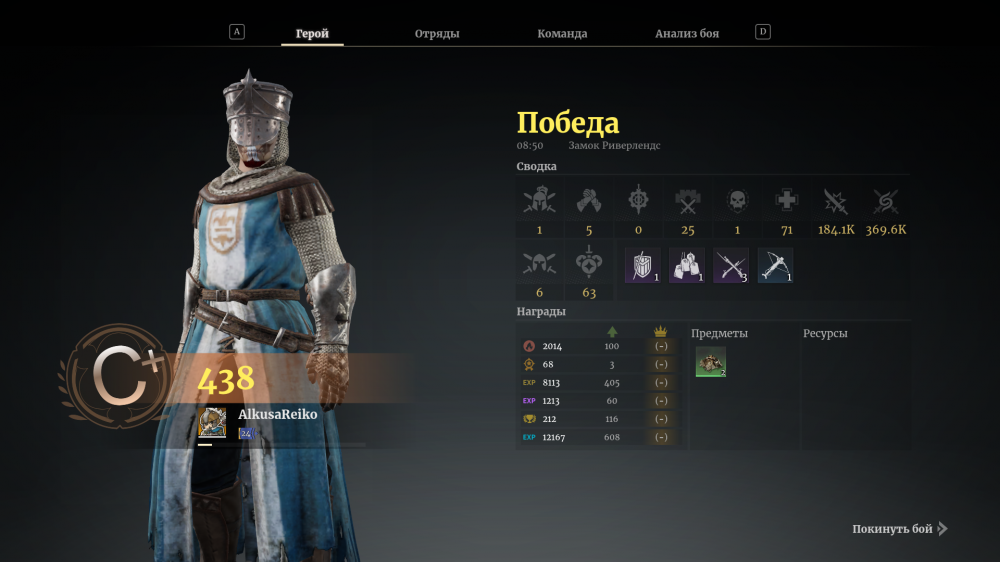Show the Анализ боя tab

687,33
